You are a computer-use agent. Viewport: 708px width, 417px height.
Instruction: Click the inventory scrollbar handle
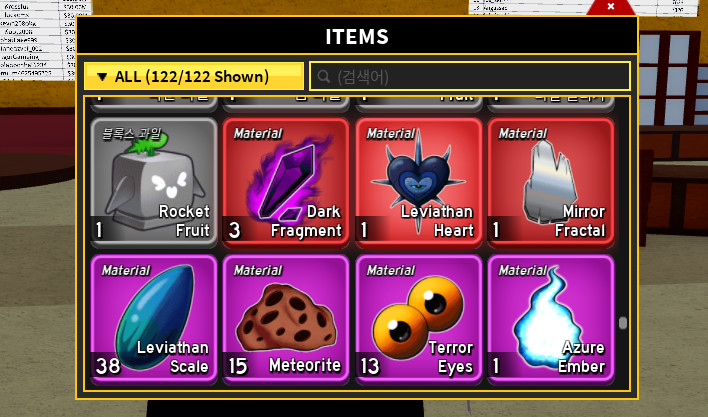pyautogui.click(x=623, y=323)
